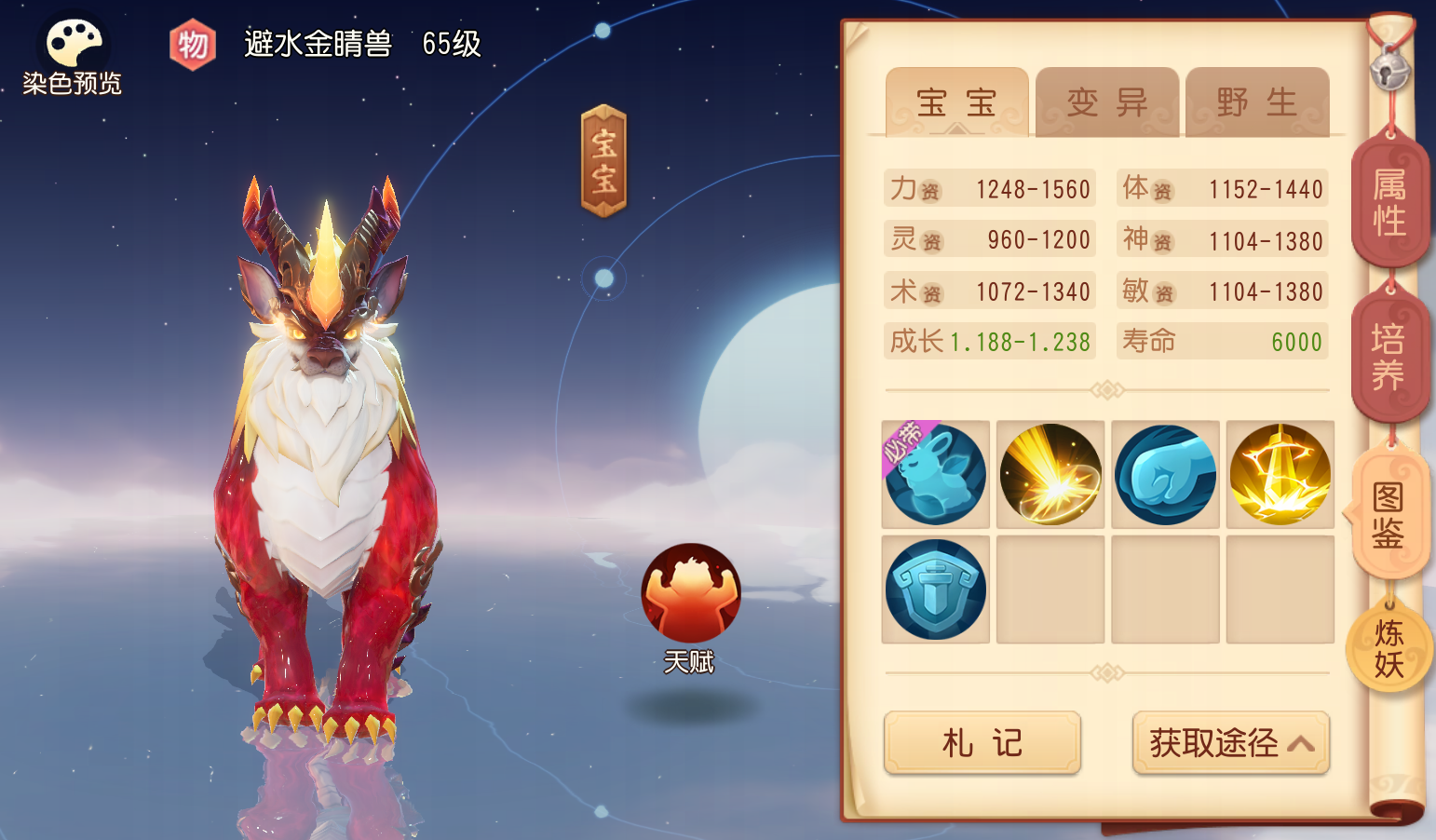Viewport: 1436px width, 840px height.
Task: Open the 炼妖 side tab
Action: 1389,647
